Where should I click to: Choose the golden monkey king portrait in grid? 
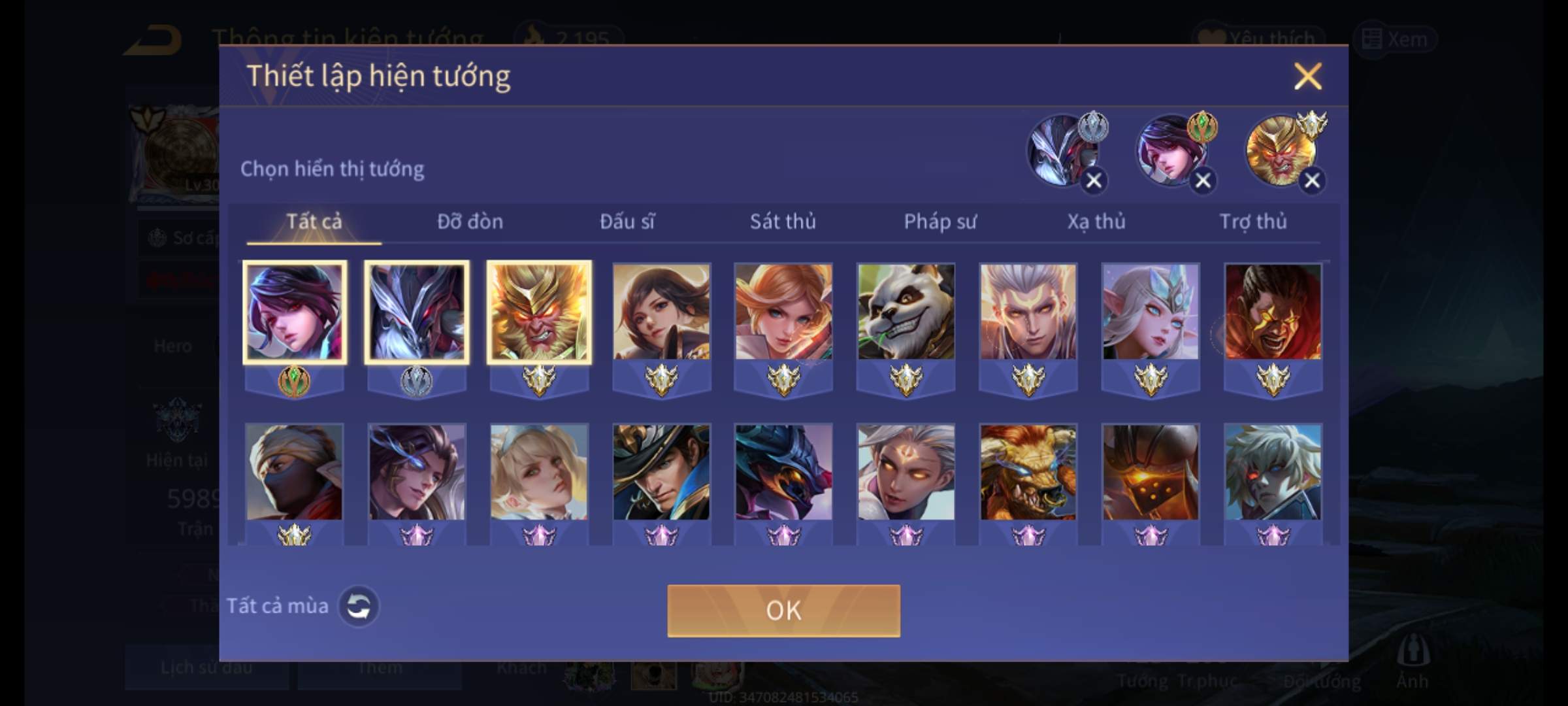(x=539, y=312)
